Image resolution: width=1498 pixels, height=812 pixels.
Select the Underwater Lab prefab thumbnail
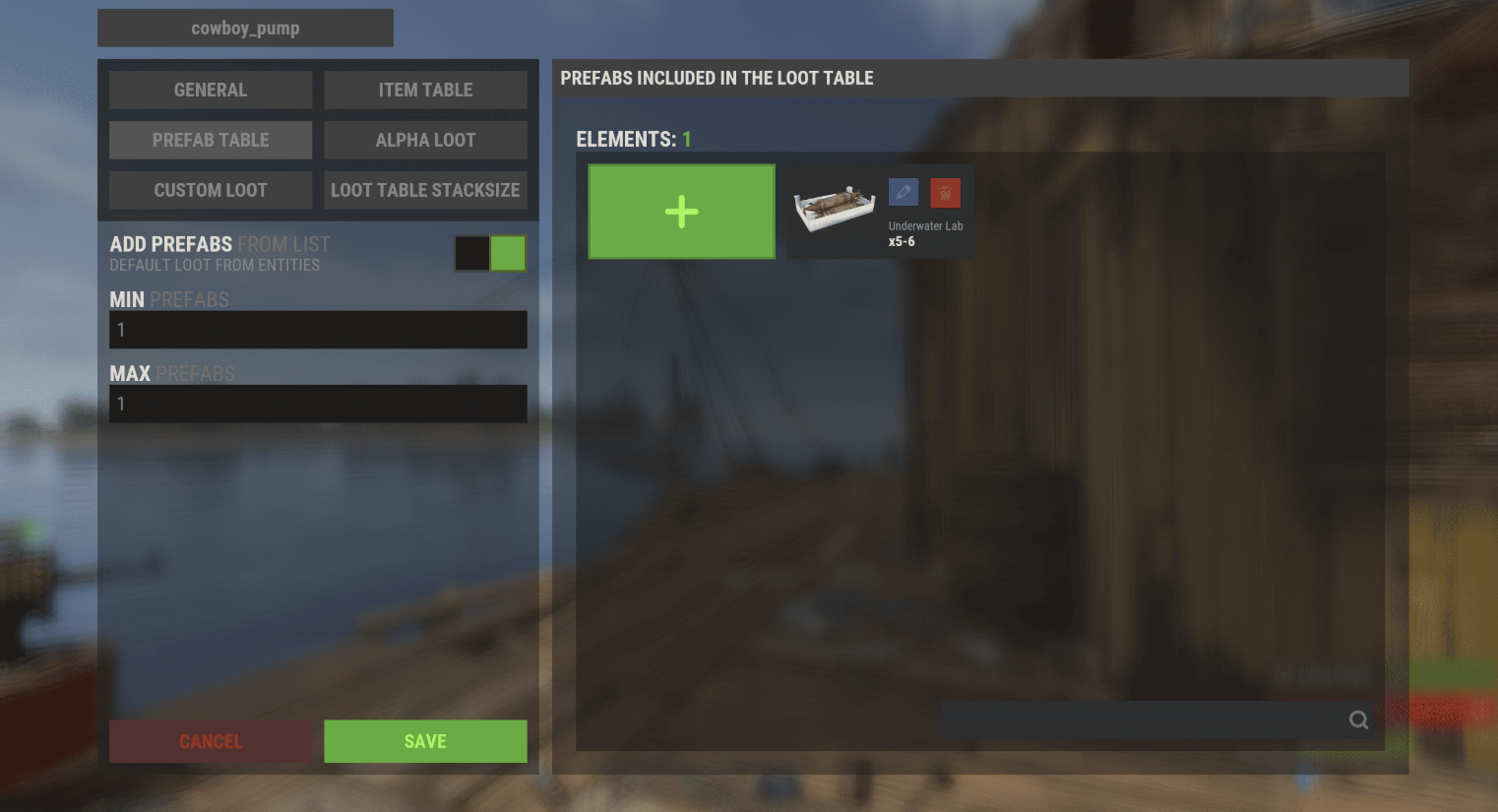coord(835,210)
